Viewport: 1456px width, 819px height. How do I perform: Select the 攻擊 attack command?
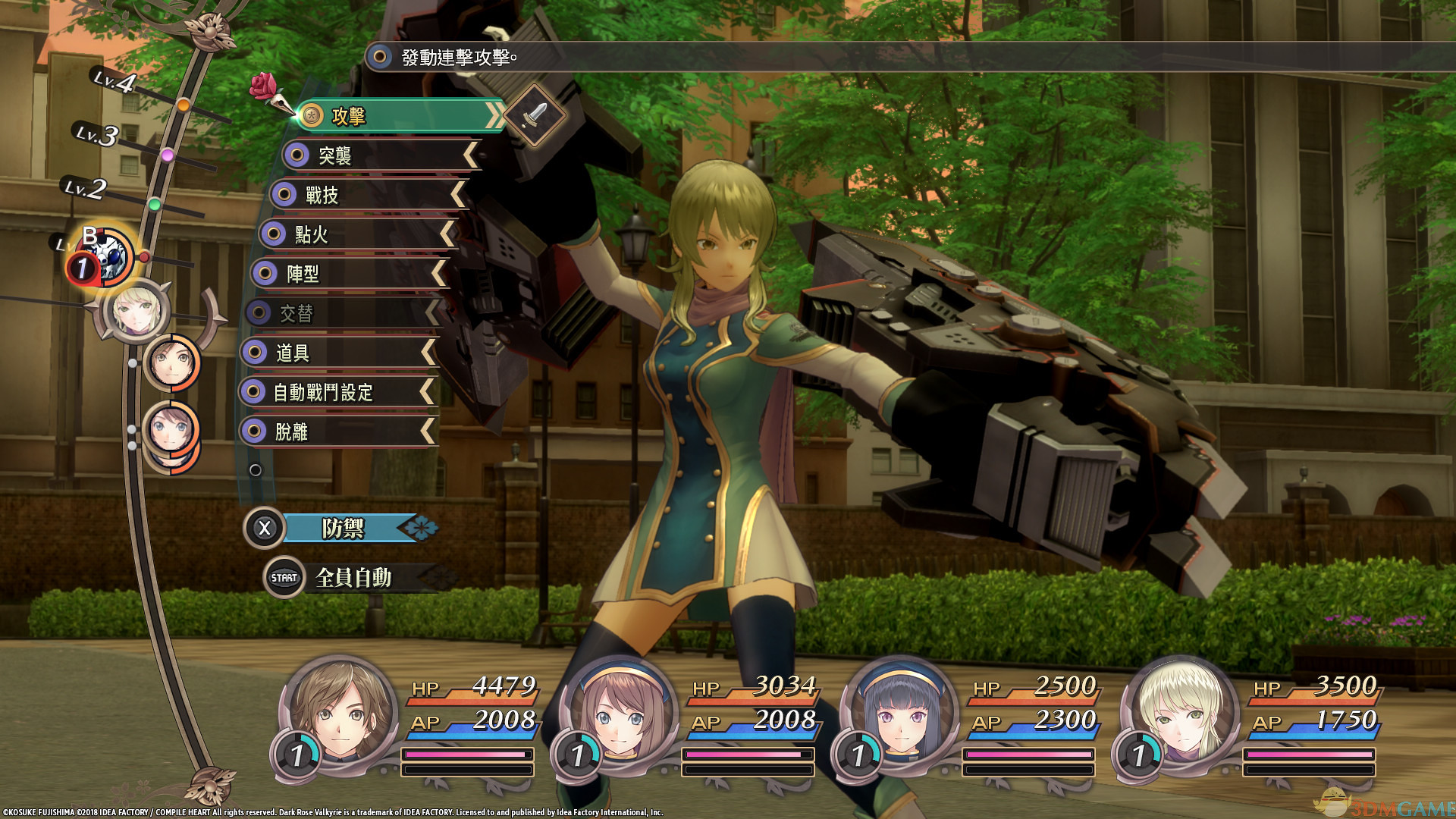coord(398,116)
